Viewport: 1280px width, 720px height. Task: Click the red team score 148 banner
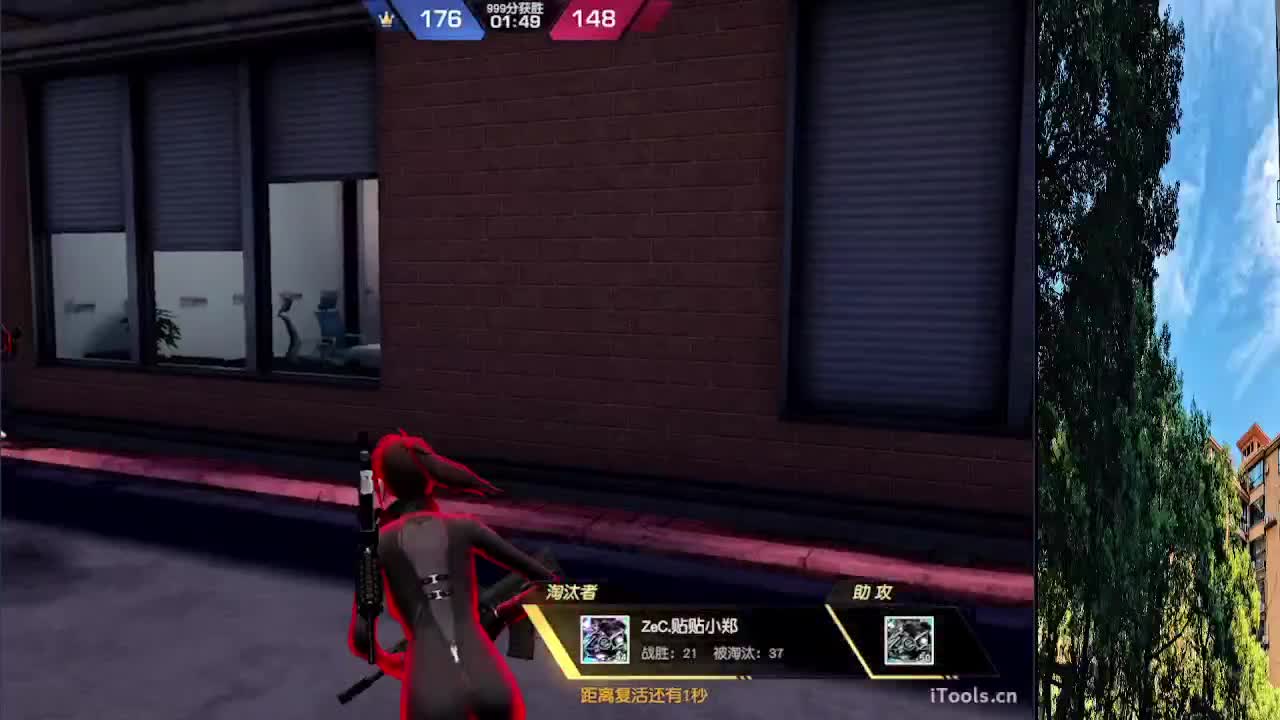click(x=593, y=20)
